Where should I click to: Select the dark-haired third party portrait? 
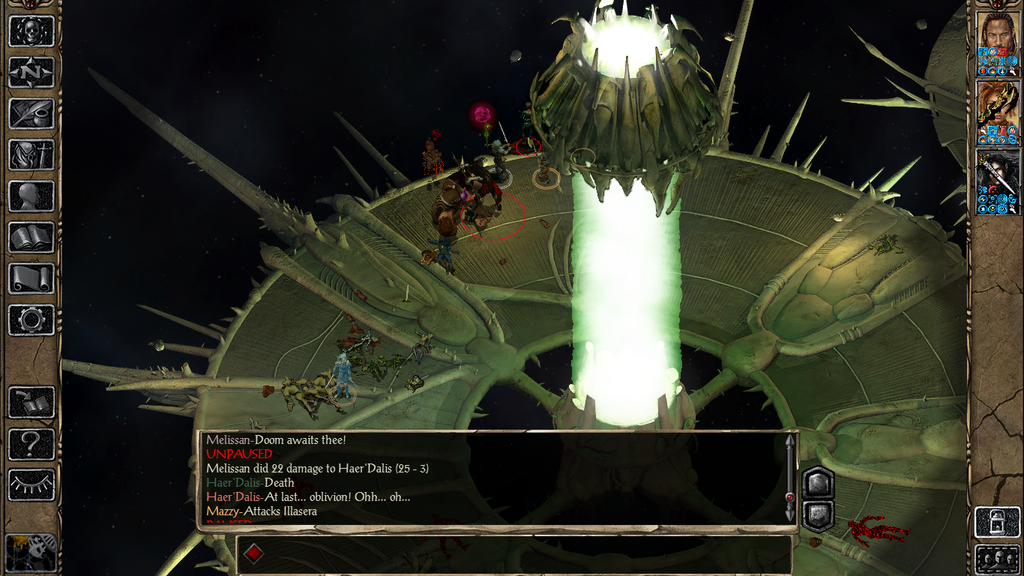click(x=997, y=181)
